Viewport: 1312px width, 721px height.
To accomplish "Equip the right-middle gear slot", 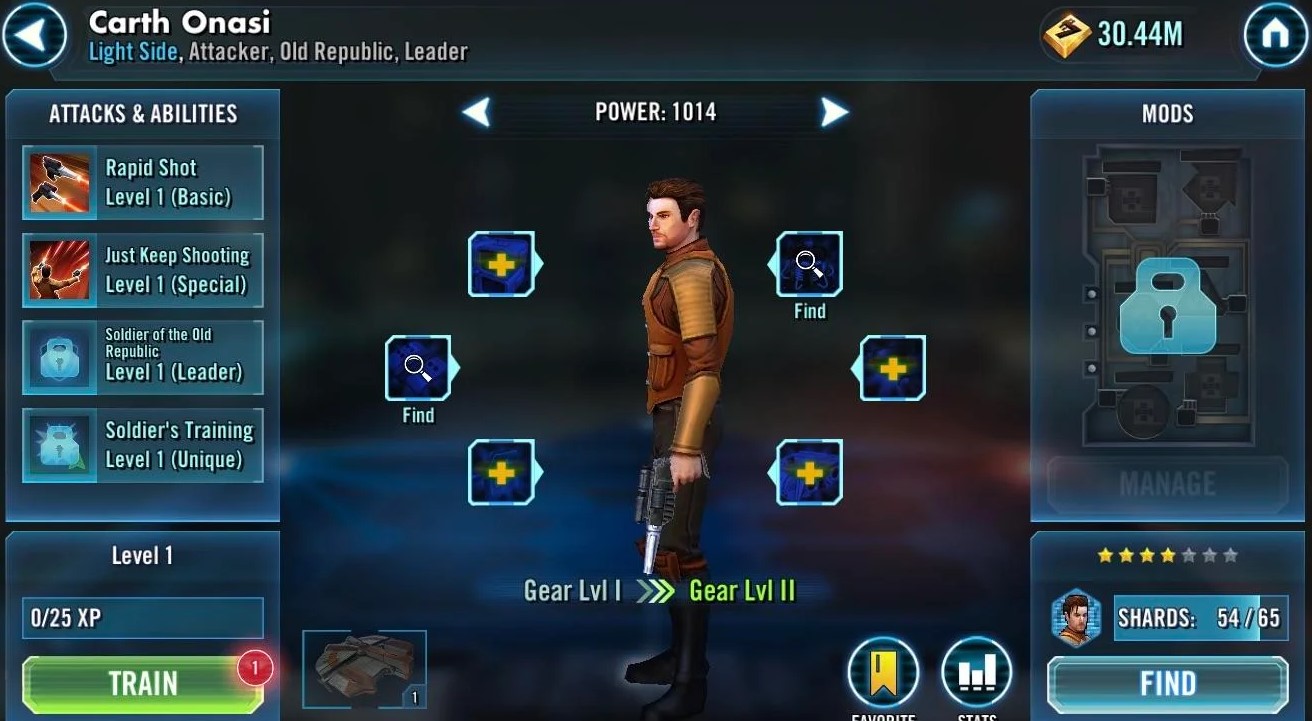I will point(889,367).
